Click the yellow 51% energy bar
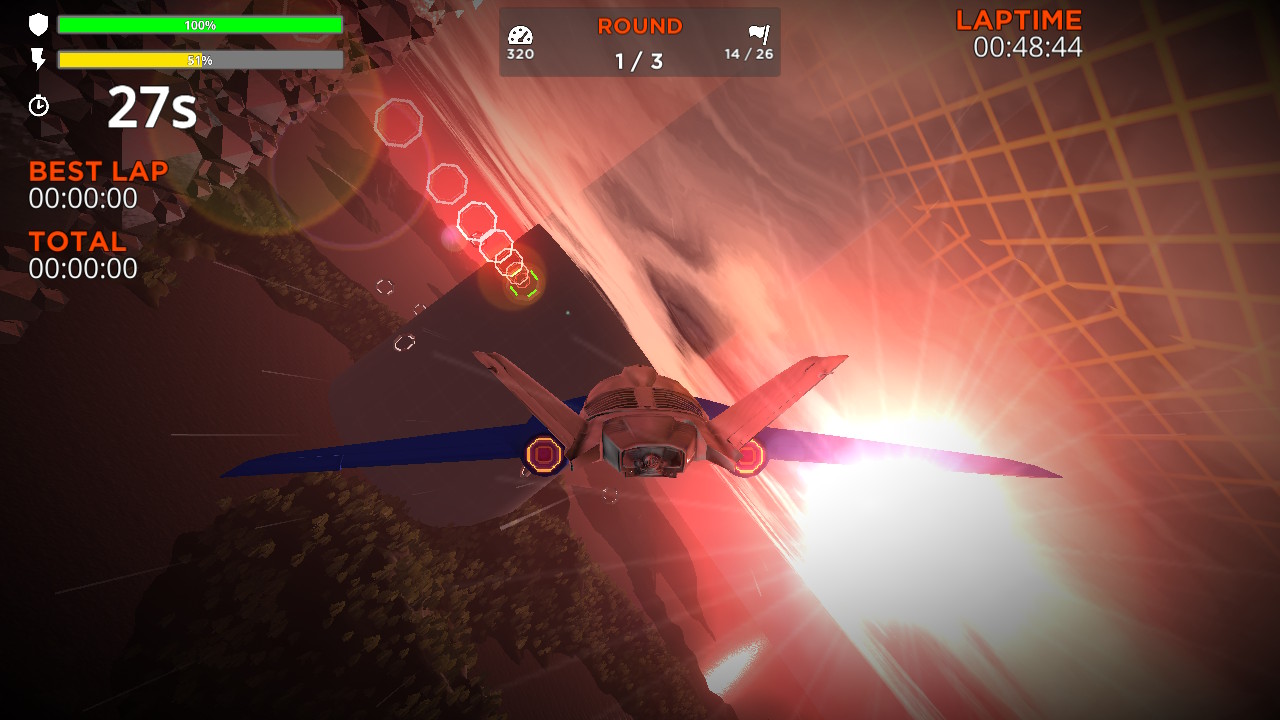Screen dimensions: 1280x720 [x=130, y=60]
